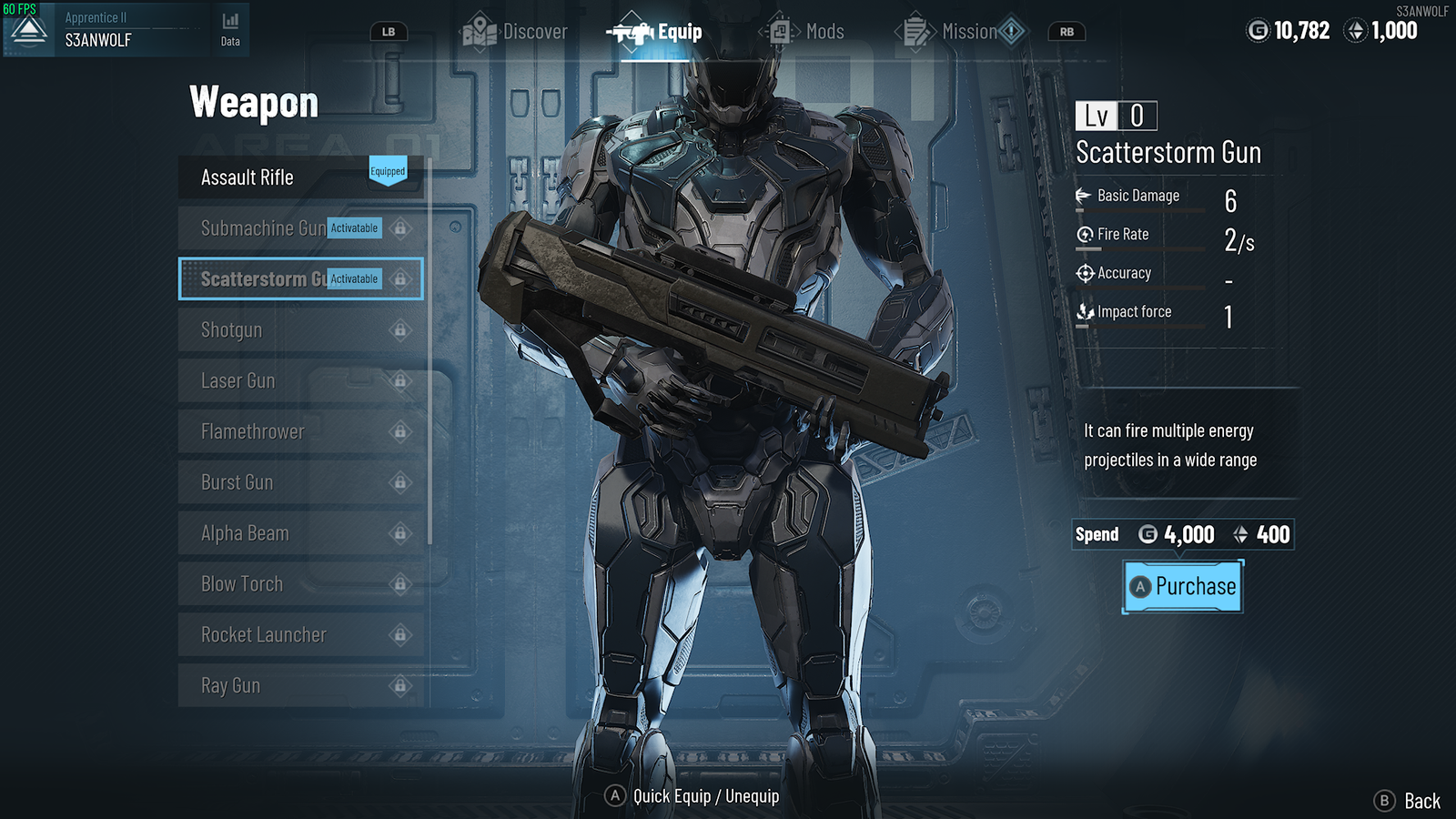Image resolution: width=1456 pixels, height=819 pixels.
Task: Select the Assault Rifle weapon
Action: pyautogui.click(x=300, y=177)
